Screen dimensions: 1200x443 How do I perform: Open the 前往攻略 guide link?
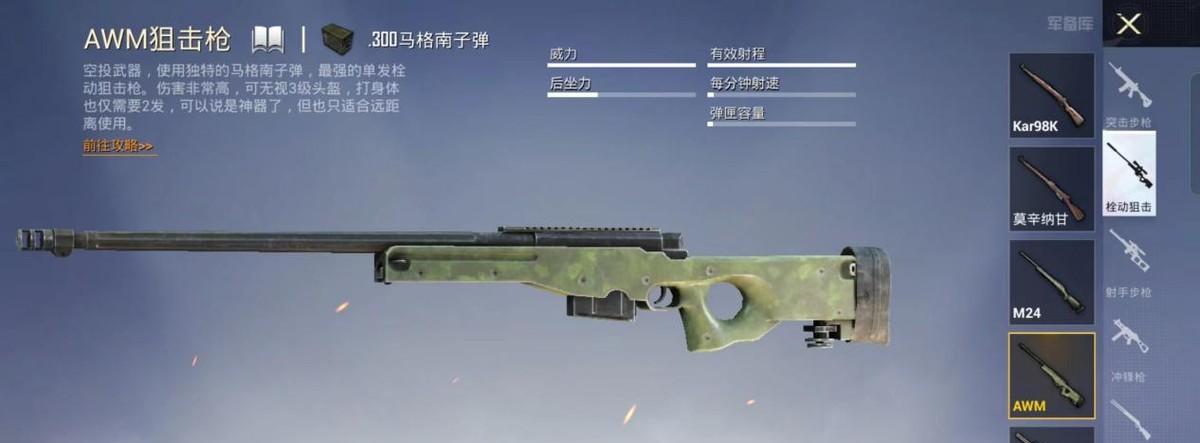[x=119, y=146]
